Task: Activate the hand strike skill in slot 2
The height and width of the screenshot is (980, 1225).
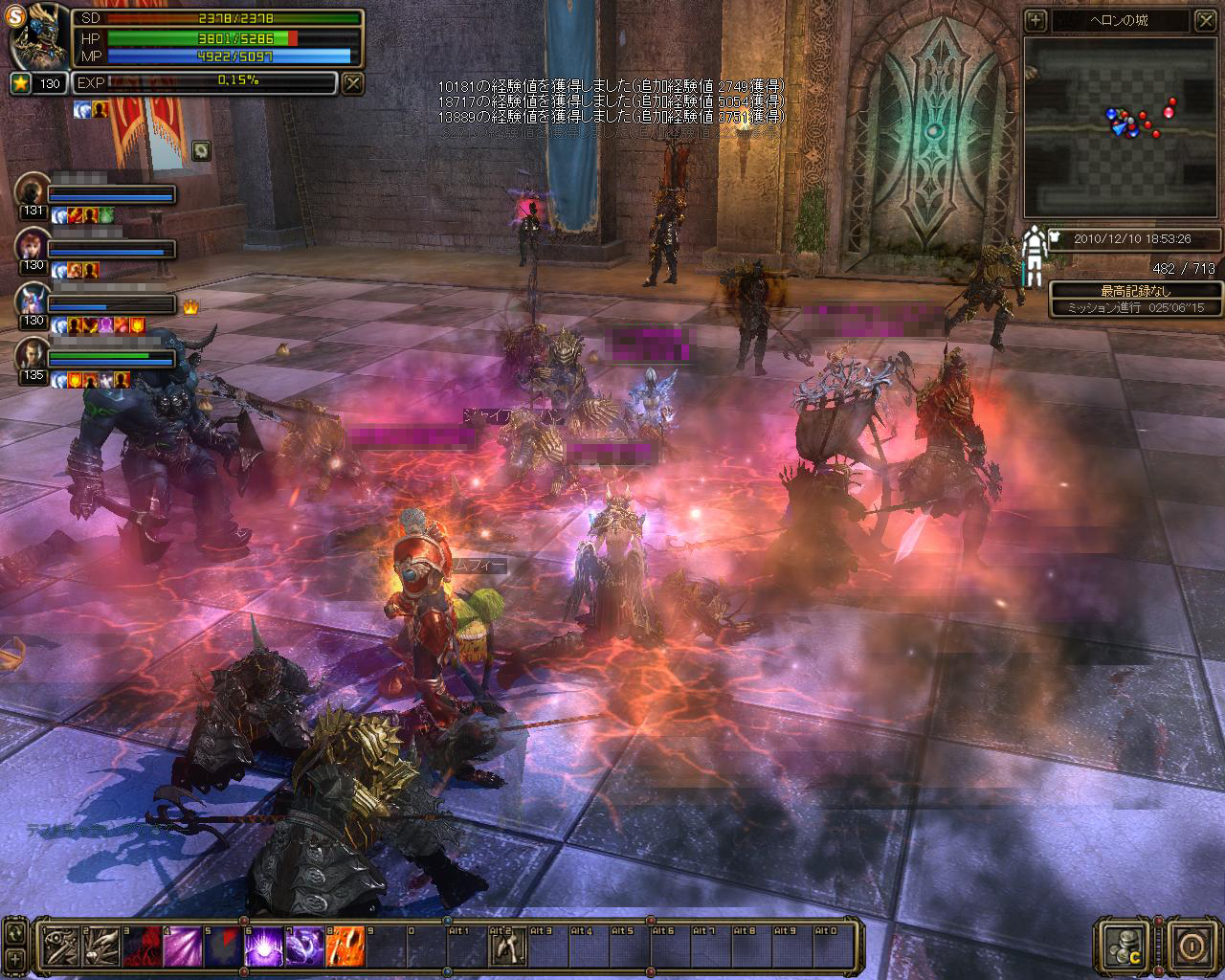Action: (101, 947)
